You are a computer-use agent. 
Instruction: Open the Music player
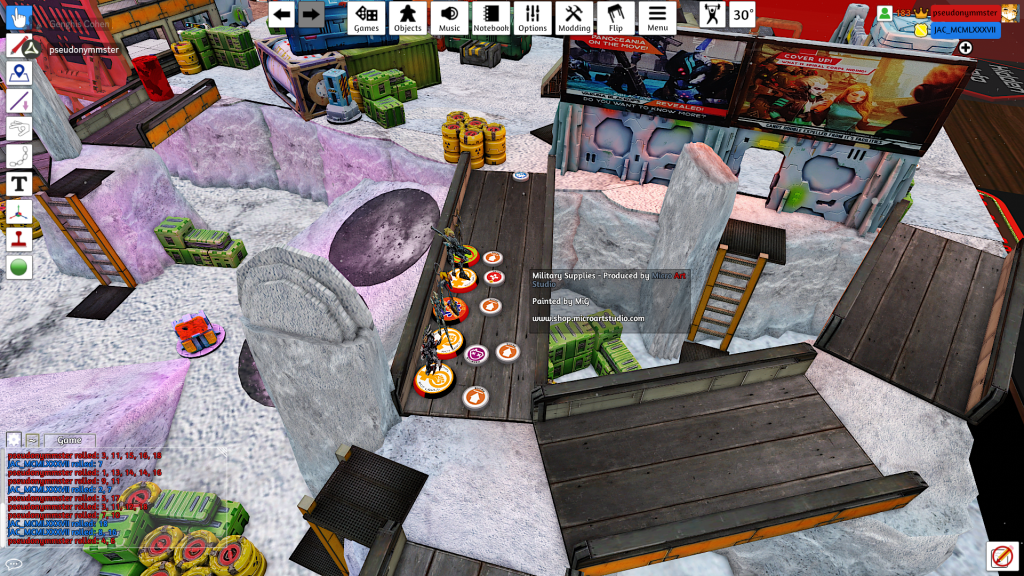point(449,18)
